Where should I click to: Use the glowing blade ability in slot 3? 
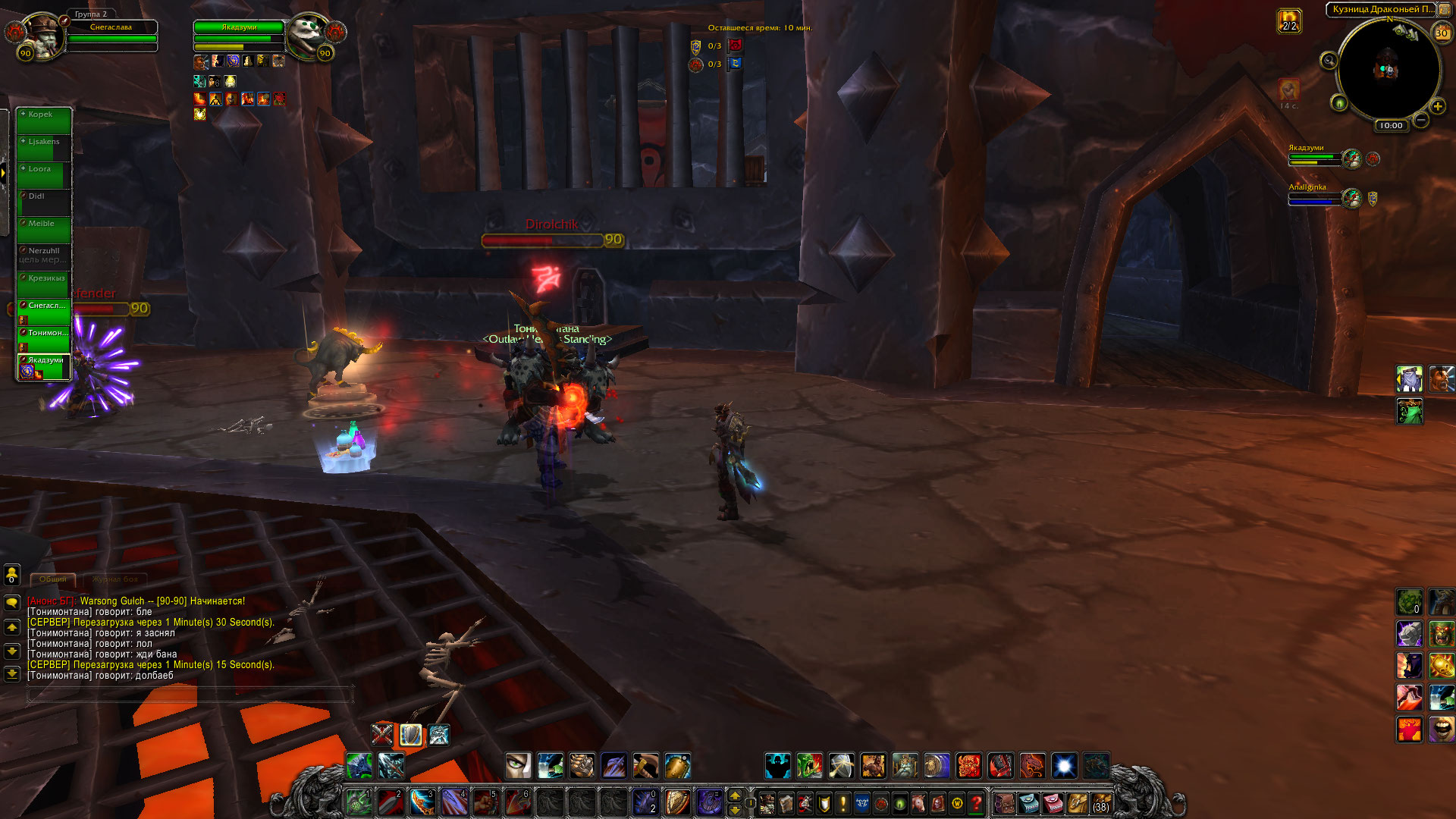point(422,802)
